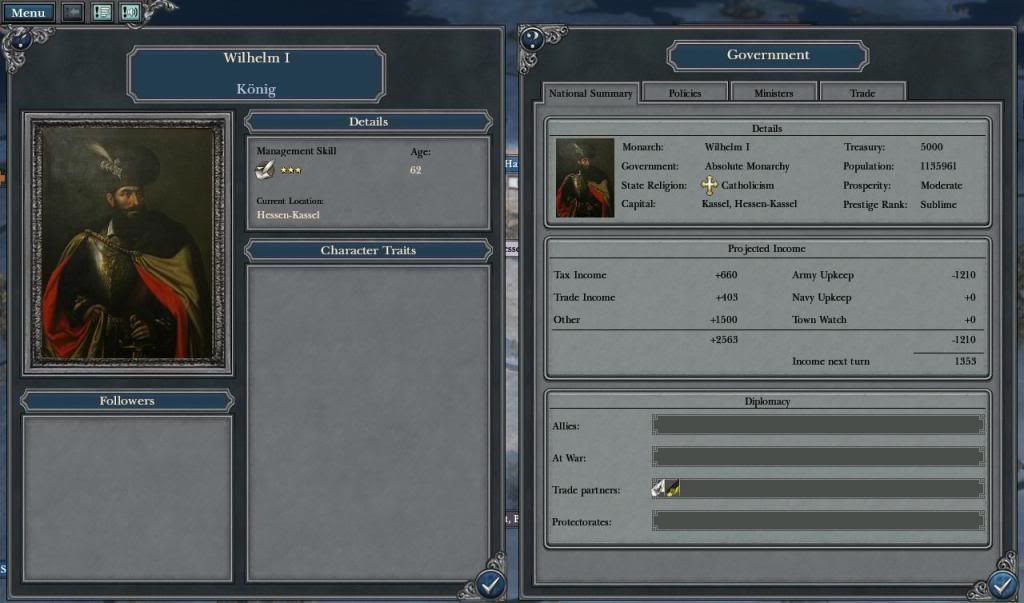Open the Menu button

[x=27, y=13]
